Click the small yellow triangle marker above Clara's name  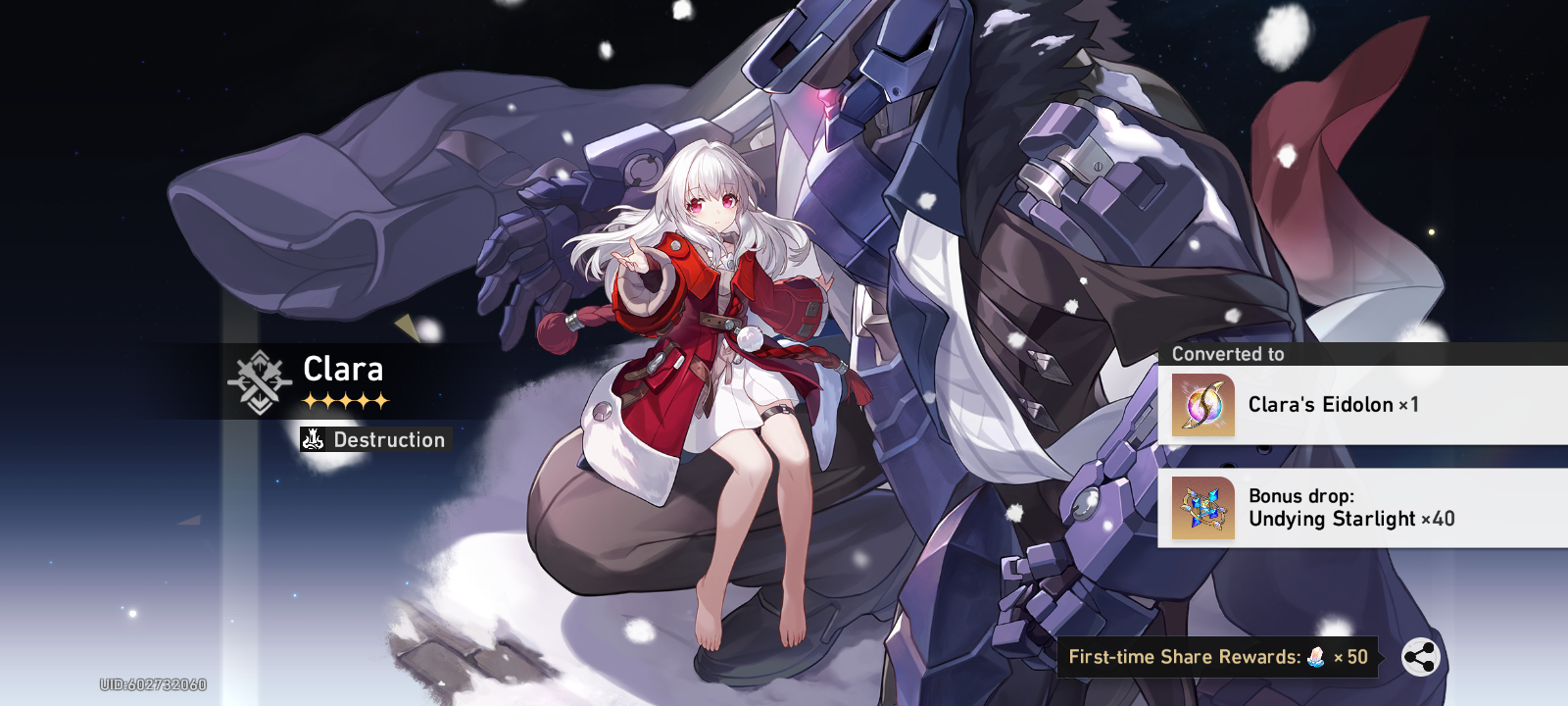click(405, 325)
